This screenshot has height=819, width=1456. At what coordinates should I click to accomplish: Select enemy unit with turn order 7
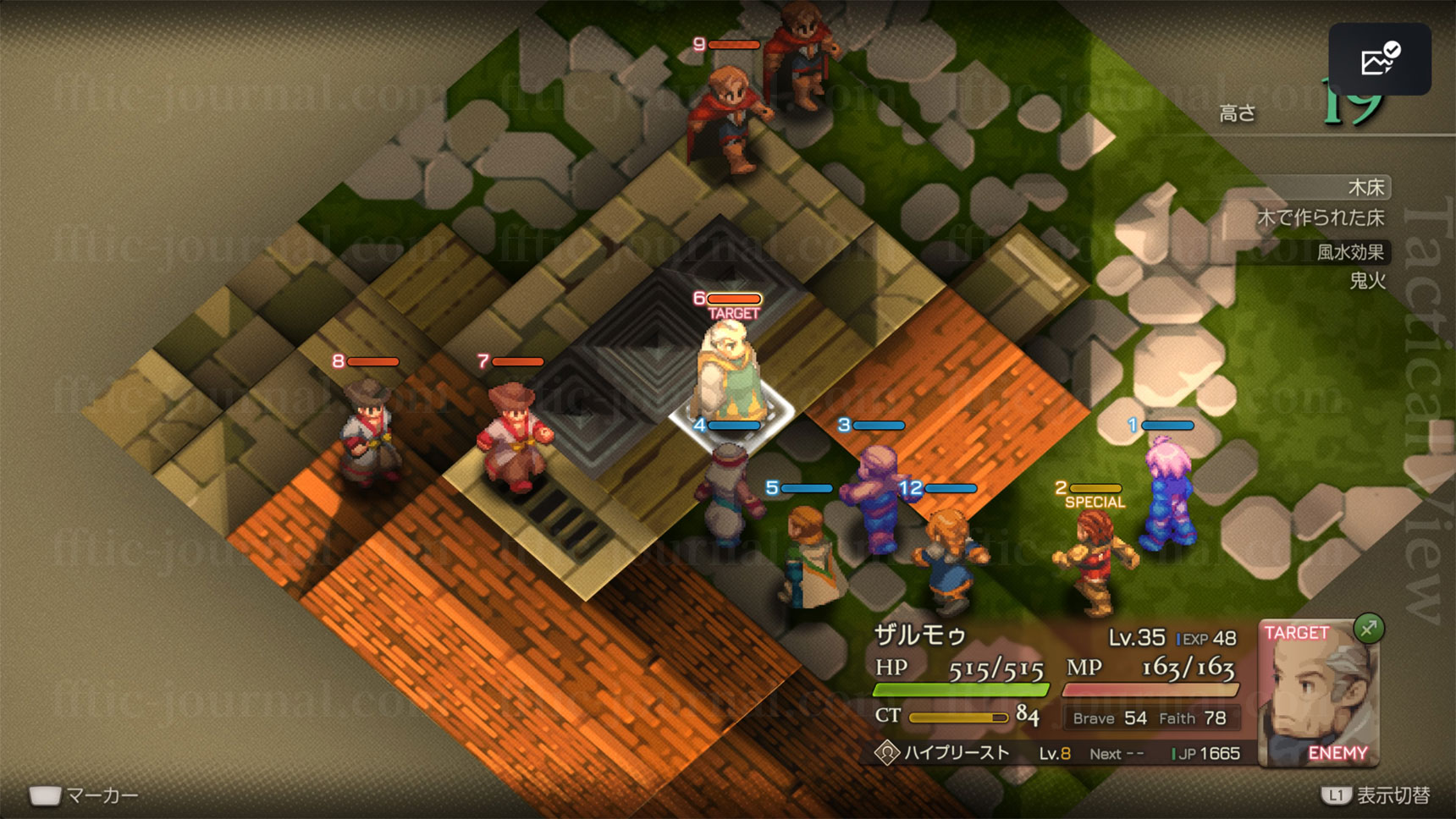click(513, 436)
